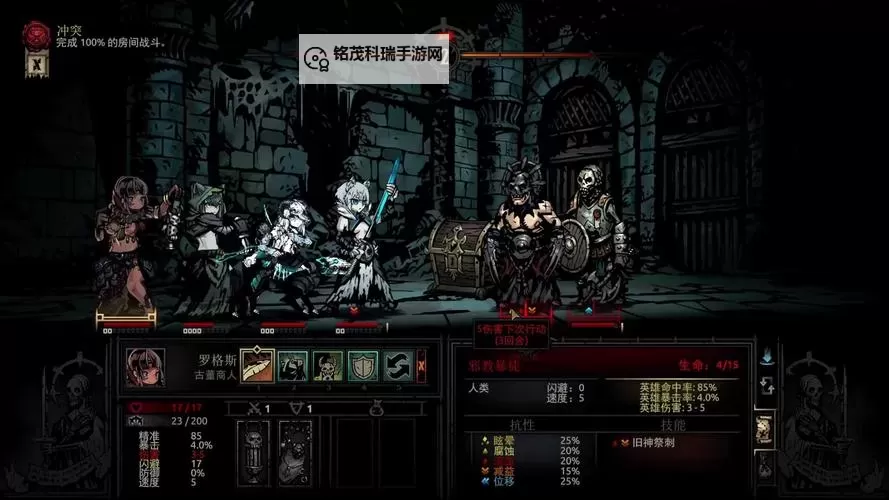
Task: Select the first combat skill with the blade icon
Action: click(256, 365)
